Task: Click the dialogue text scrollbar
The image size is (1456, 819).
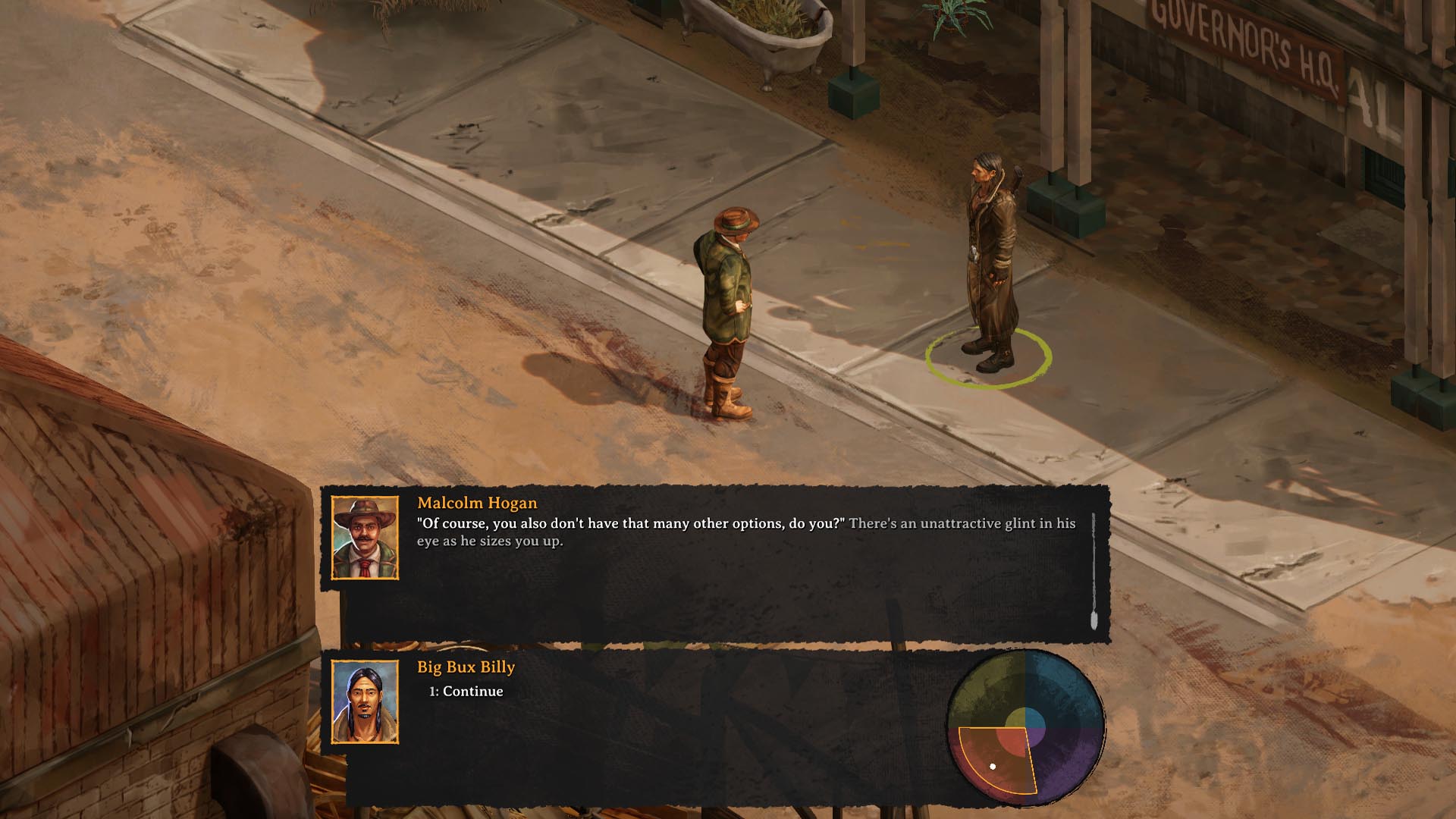Action: [1094, 570]
